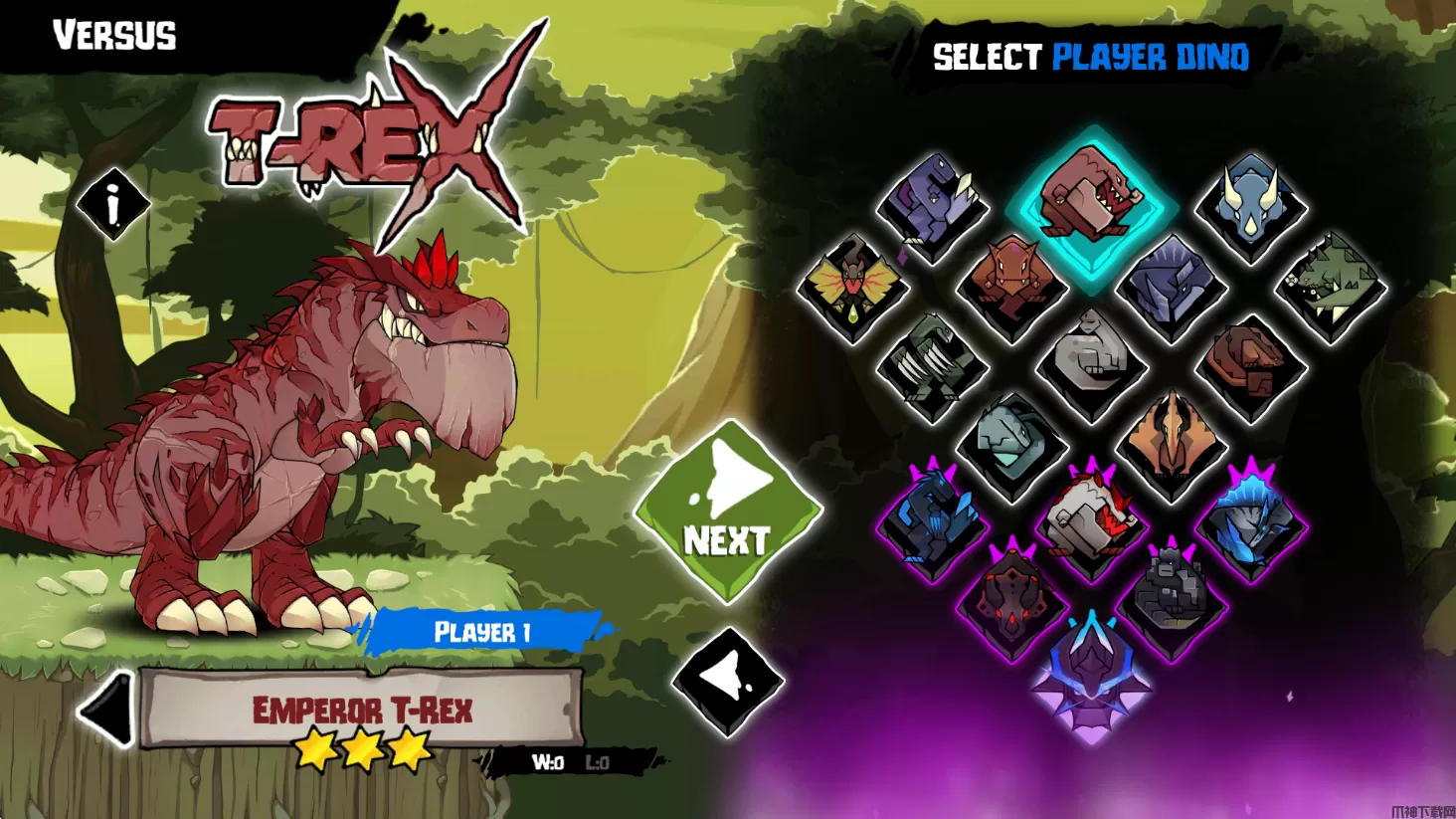Pick the green long-clawed dino tile
1456x819 pixels.
932,366
